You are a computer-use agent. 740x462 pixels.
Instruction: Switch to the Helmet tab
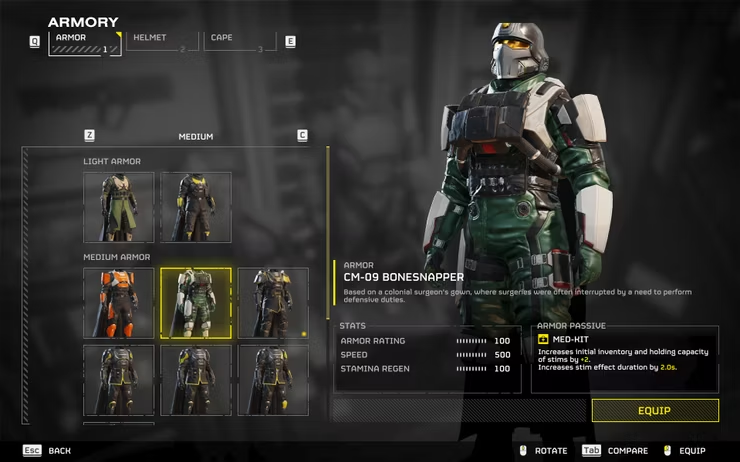pyautogui.click(x=161, y=43)
